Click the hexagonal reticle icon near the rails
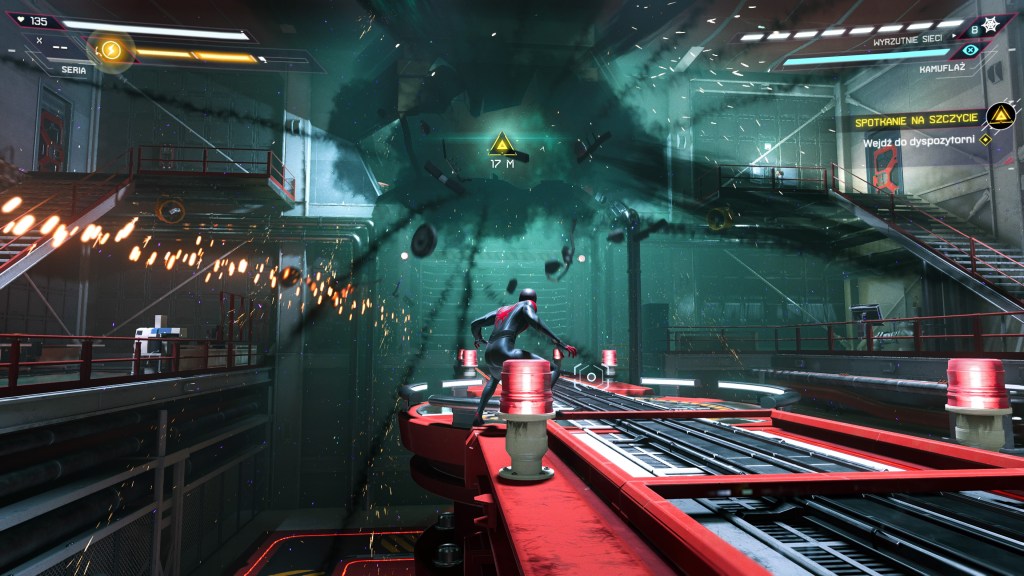 590,376
